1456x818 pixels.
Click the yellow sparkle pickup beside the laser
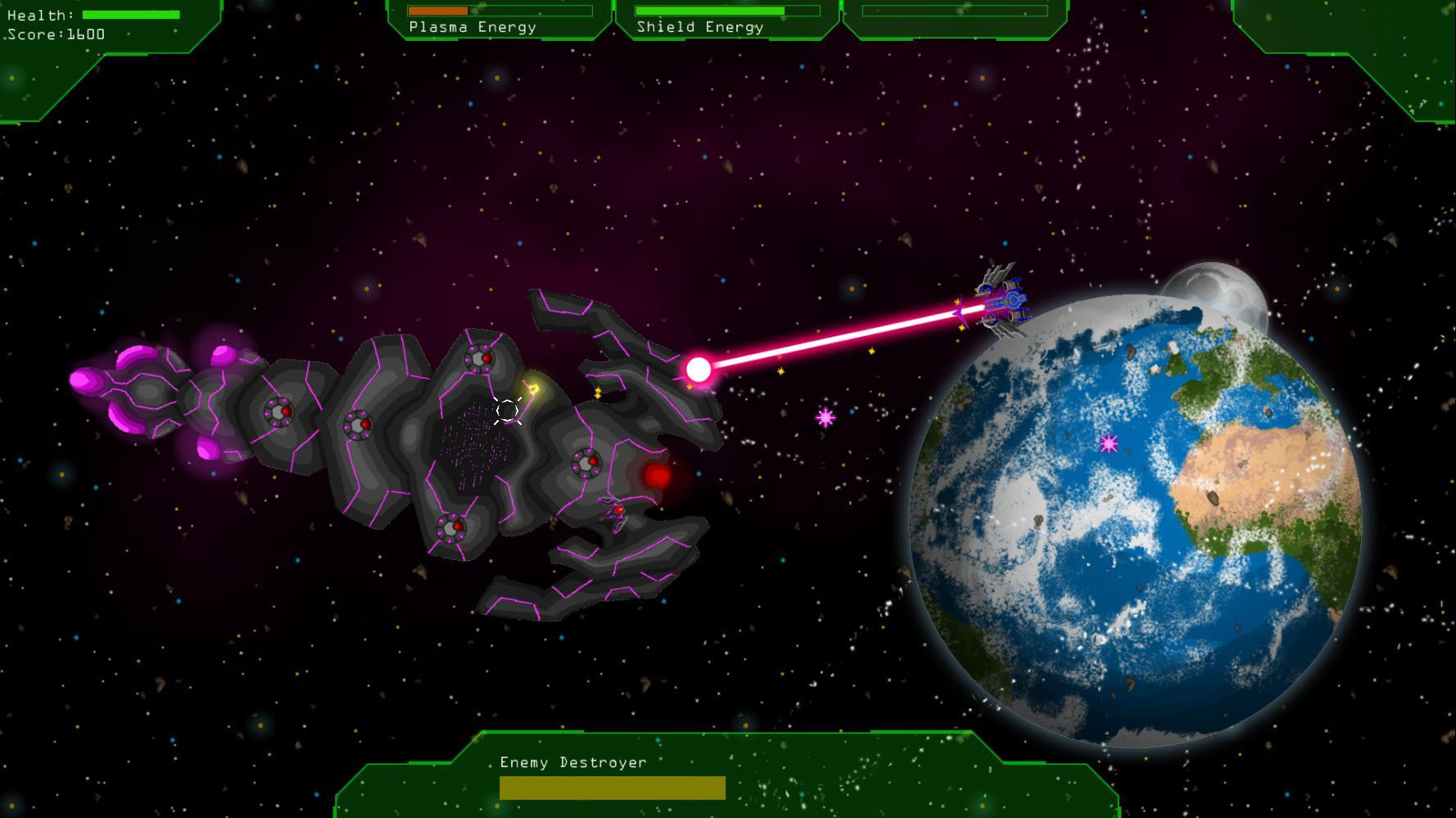pos(780,369)
